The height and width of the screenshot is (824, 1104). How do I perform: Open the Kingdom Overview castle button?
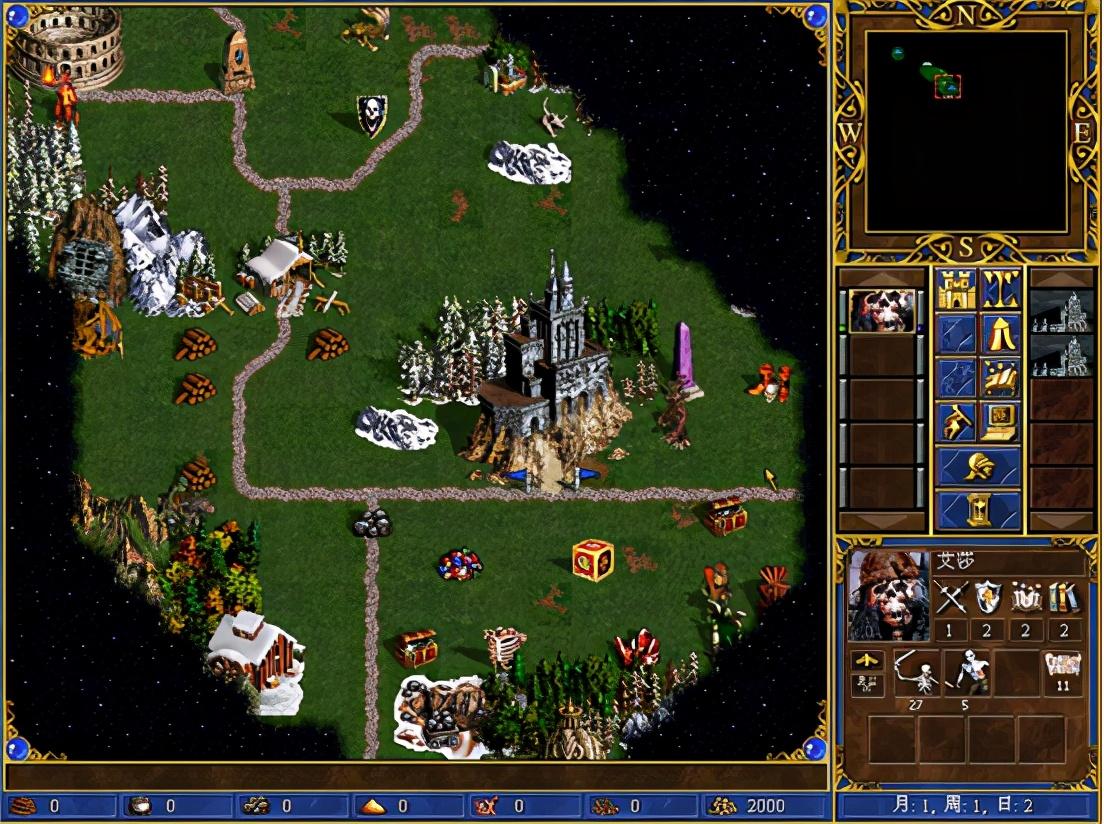(956, 289)
